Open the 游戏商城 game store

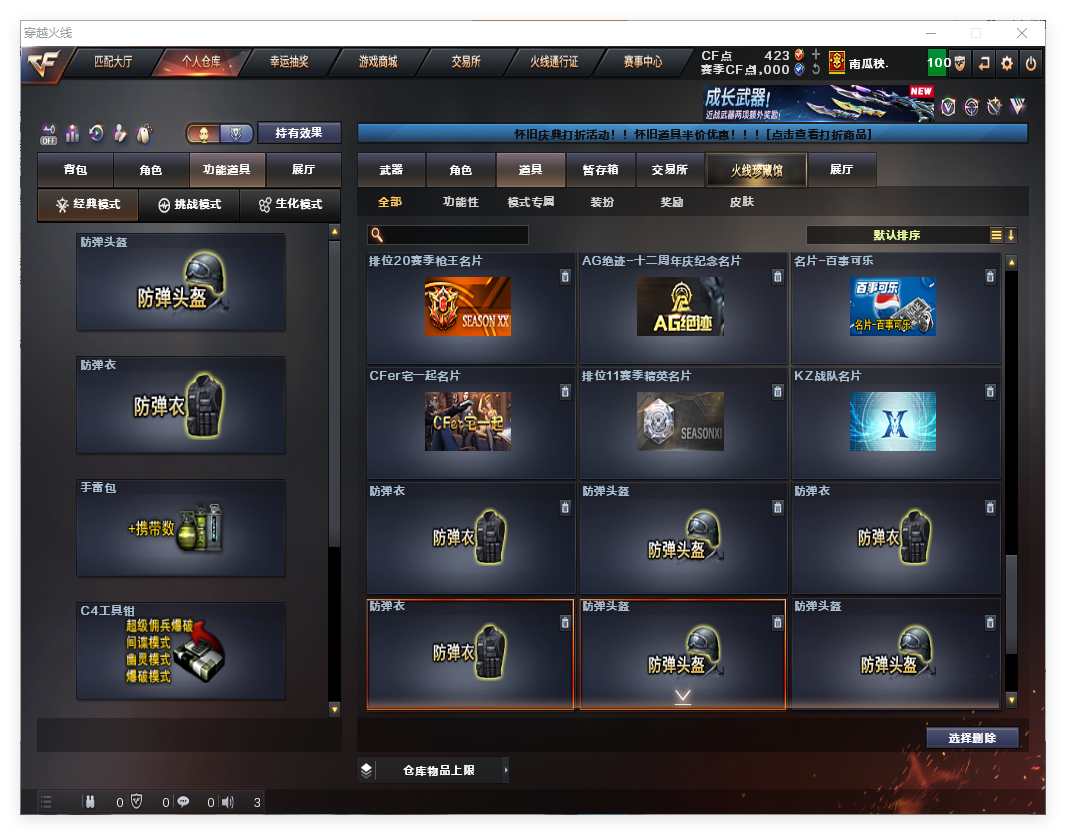[378, 62]
